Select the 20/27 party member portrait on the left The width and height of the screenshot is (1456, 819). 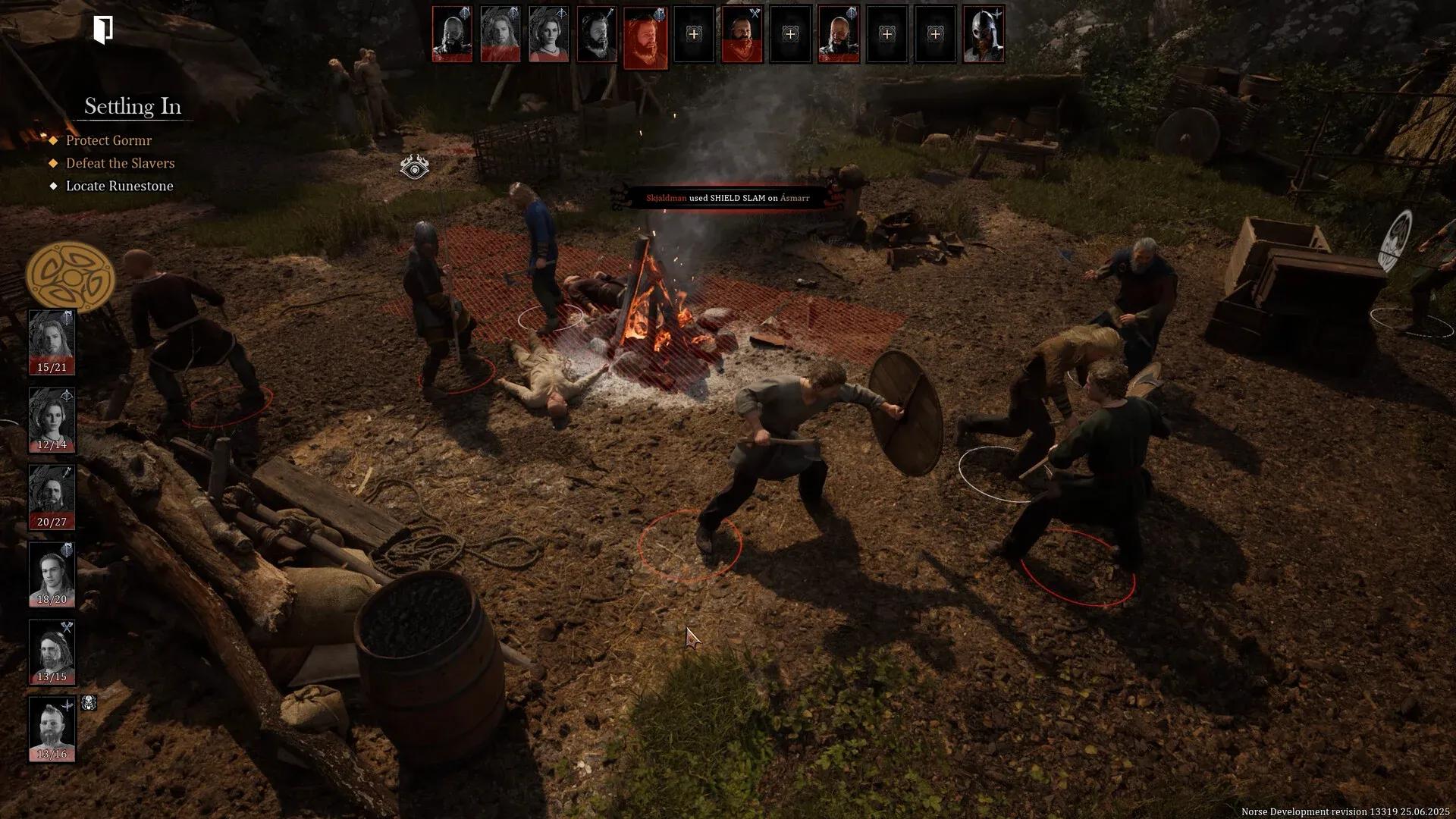coord(52,493)
